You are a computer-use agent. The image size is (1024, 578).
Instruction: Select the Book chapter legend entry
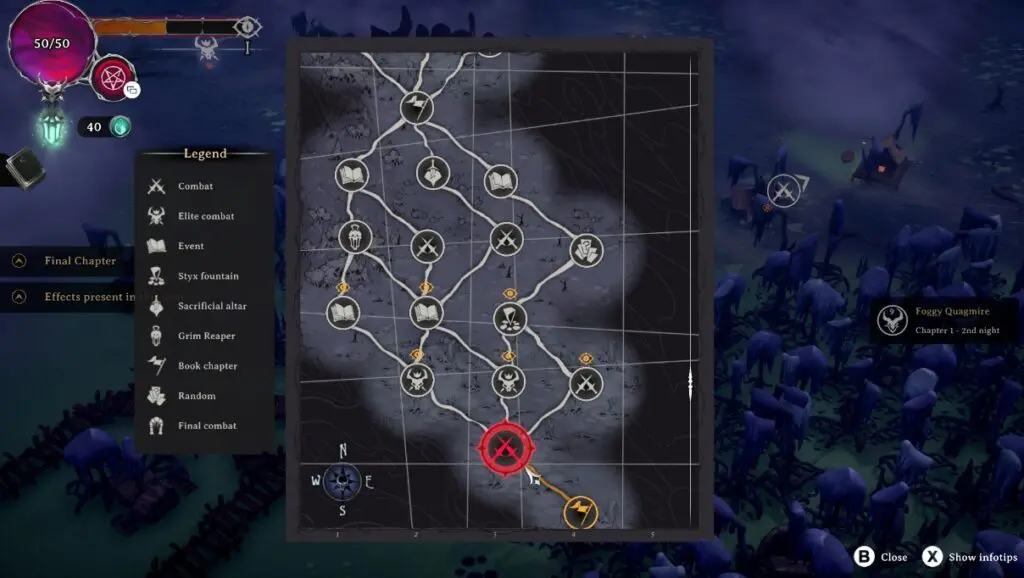[x=207, y=366]
